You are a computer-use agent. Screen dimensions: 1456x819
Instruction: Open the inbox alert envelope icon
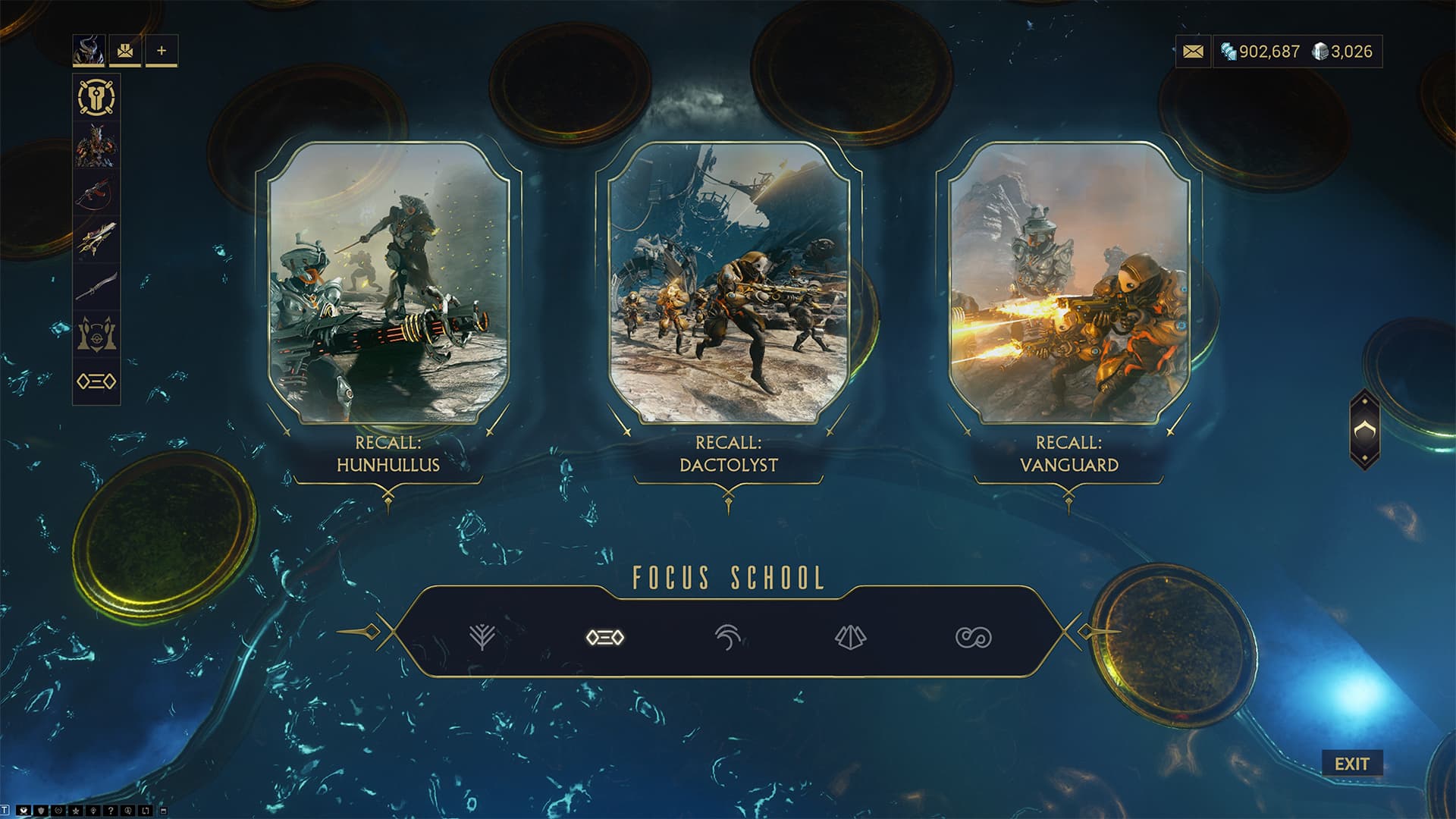tap(125, 51)
